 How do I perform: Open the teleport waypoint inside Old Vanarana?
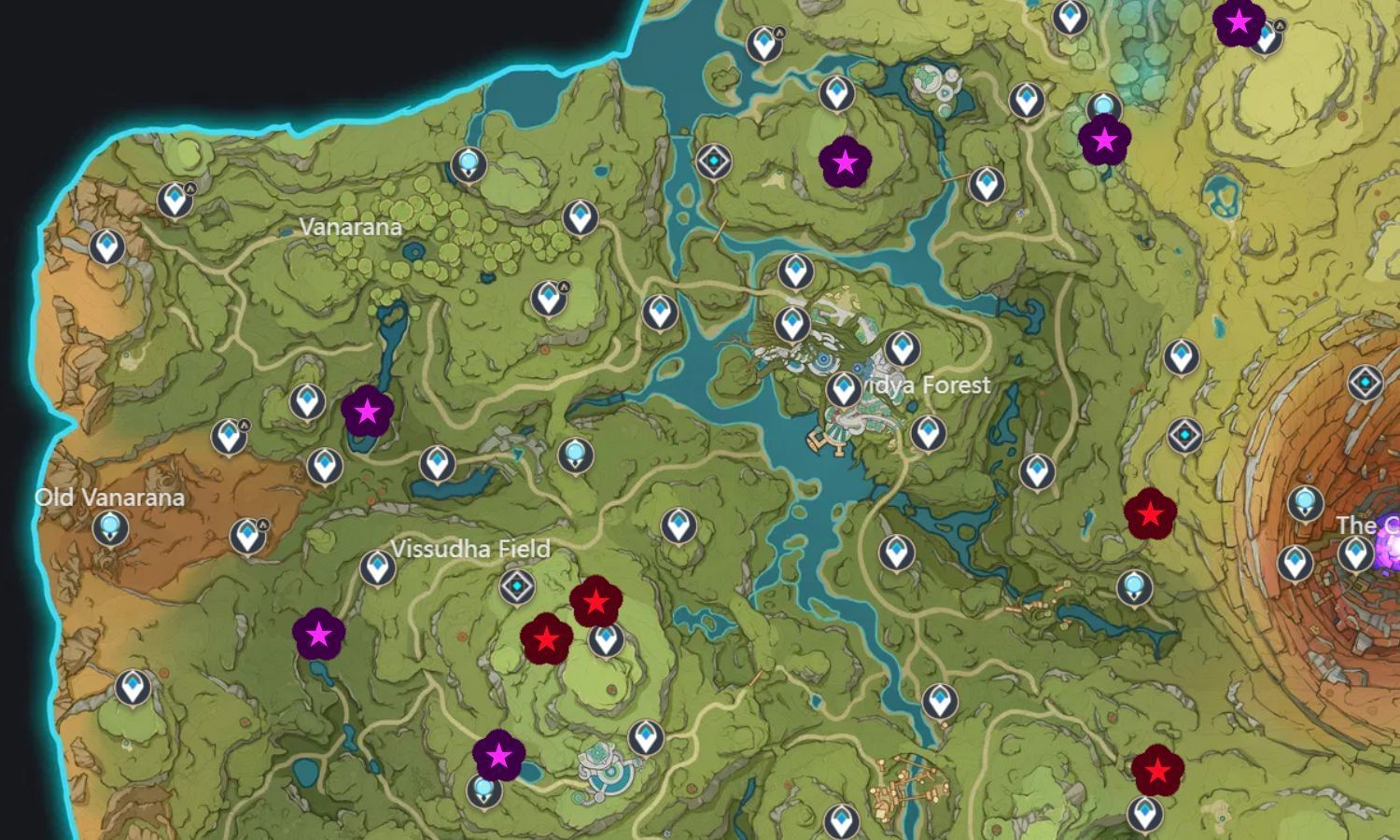(111, 530)
